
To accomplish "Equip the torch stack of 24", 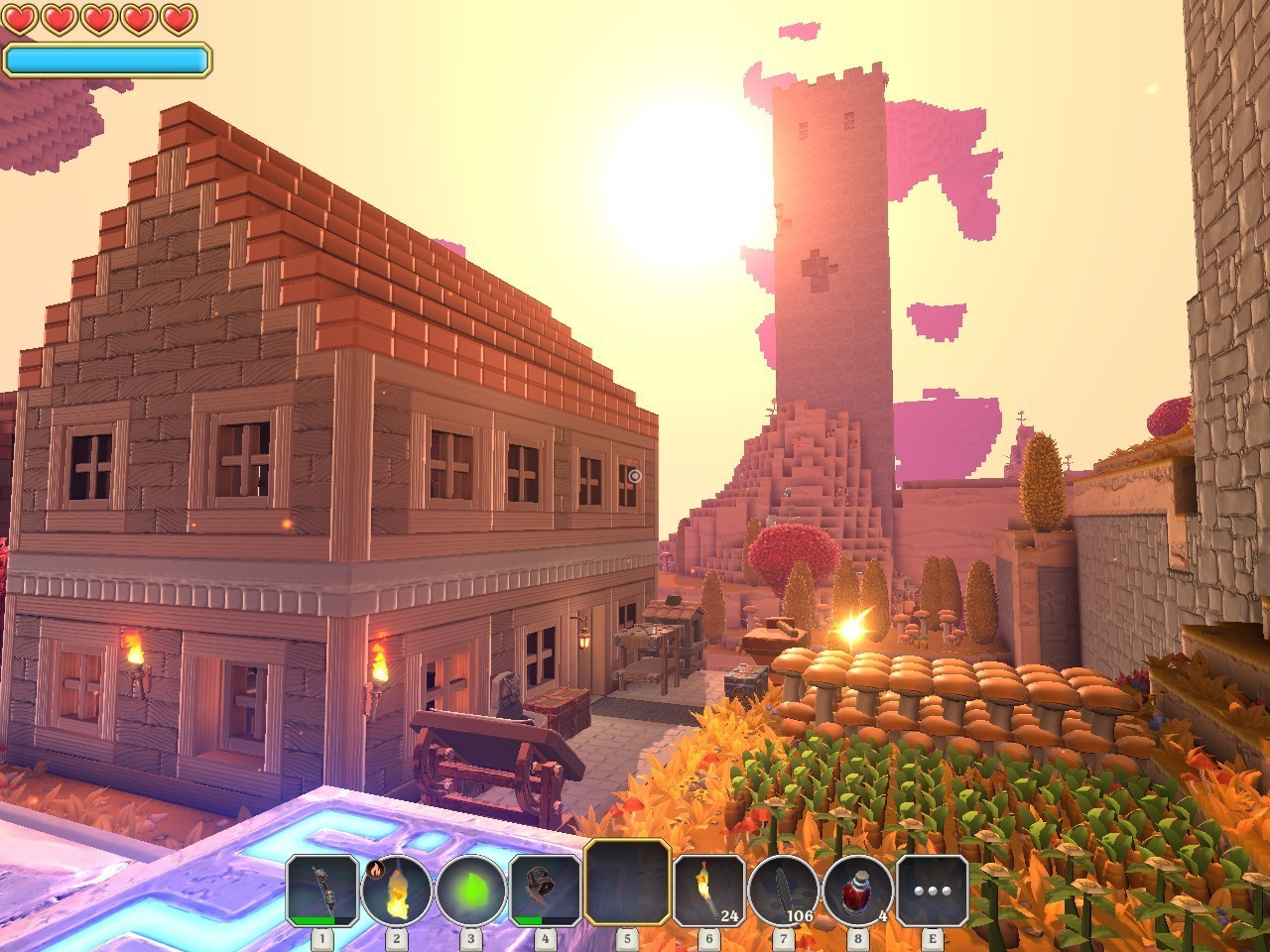I will [708, 890].
